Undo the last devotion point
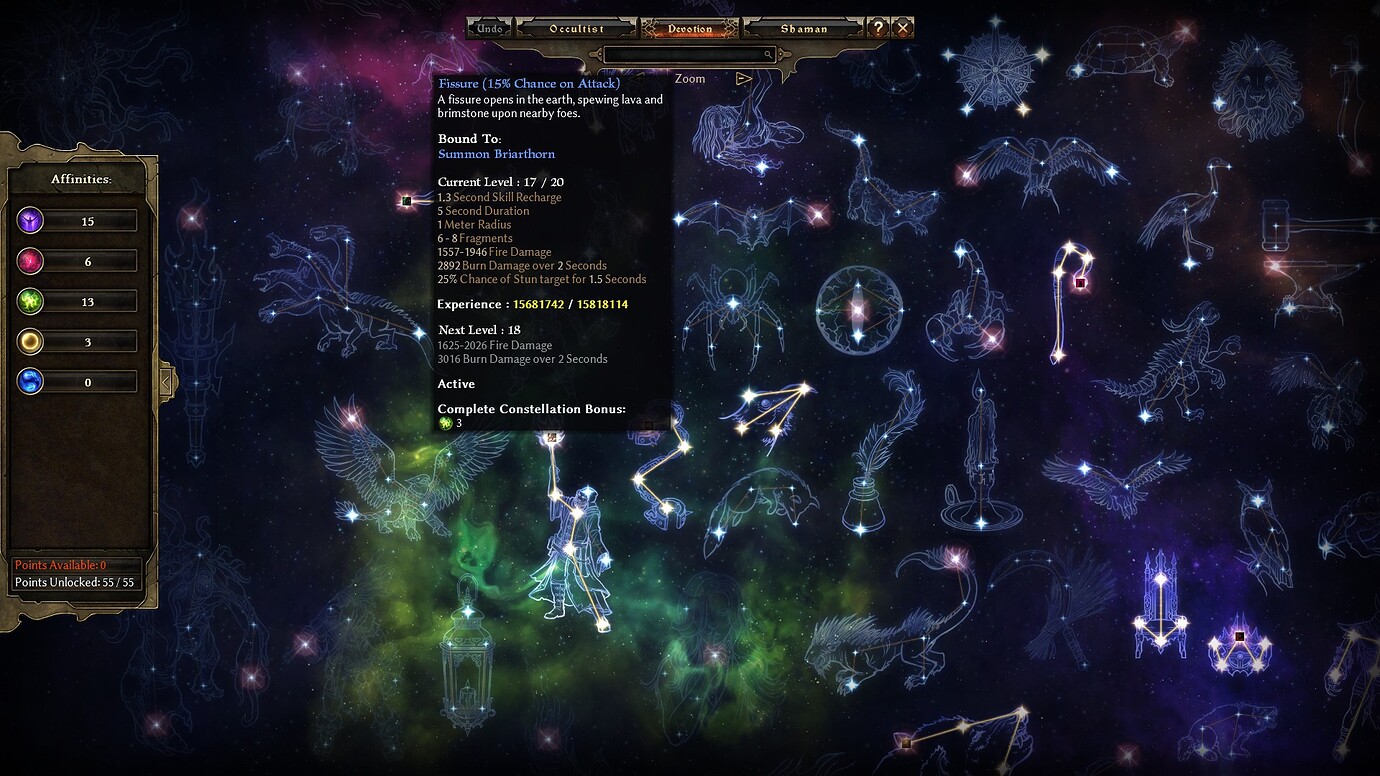Screen dimensions: 1380x776 tap(490, 29)
